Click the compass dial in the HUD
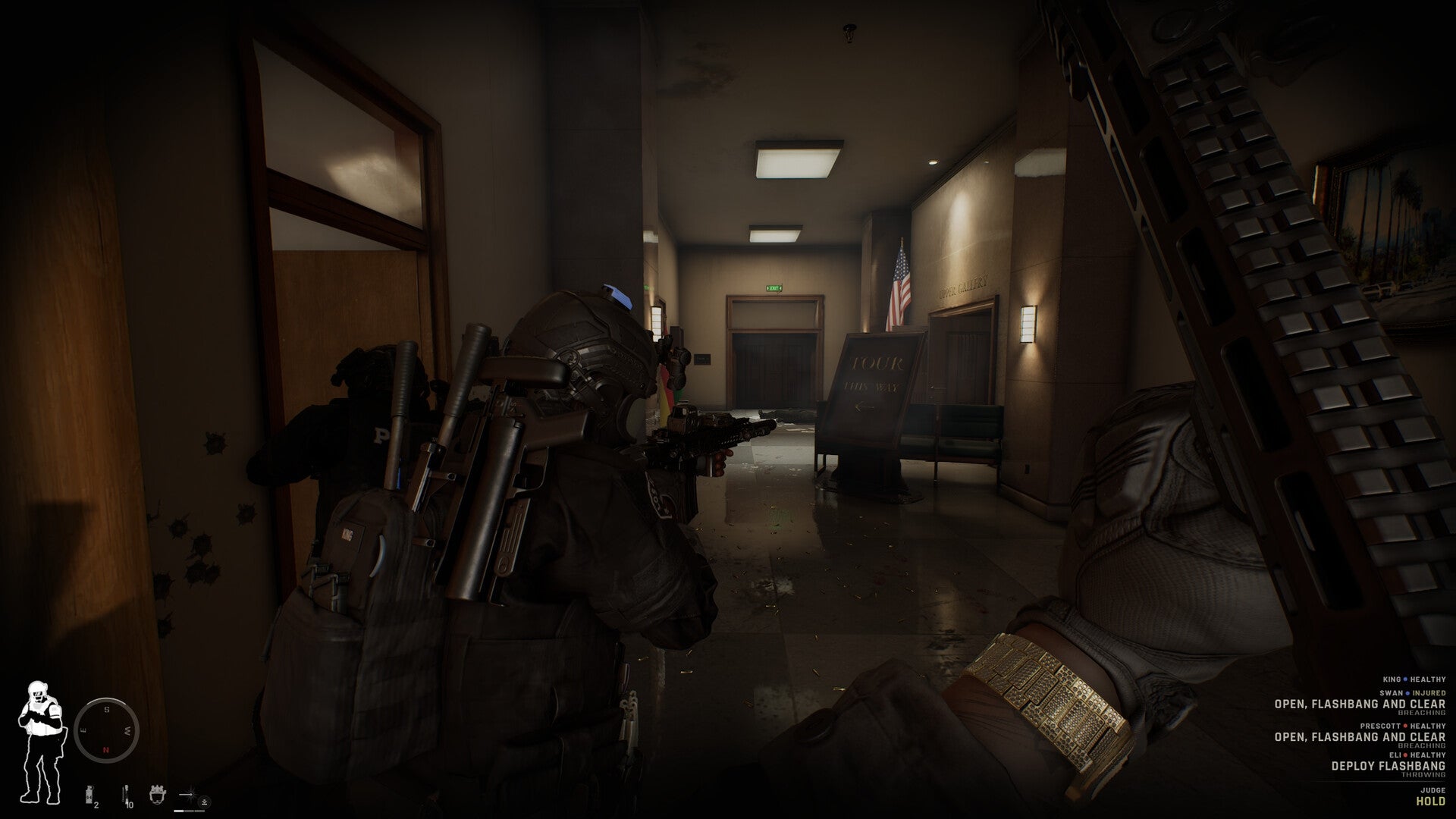1456x819 pixels. pos(107,730)
